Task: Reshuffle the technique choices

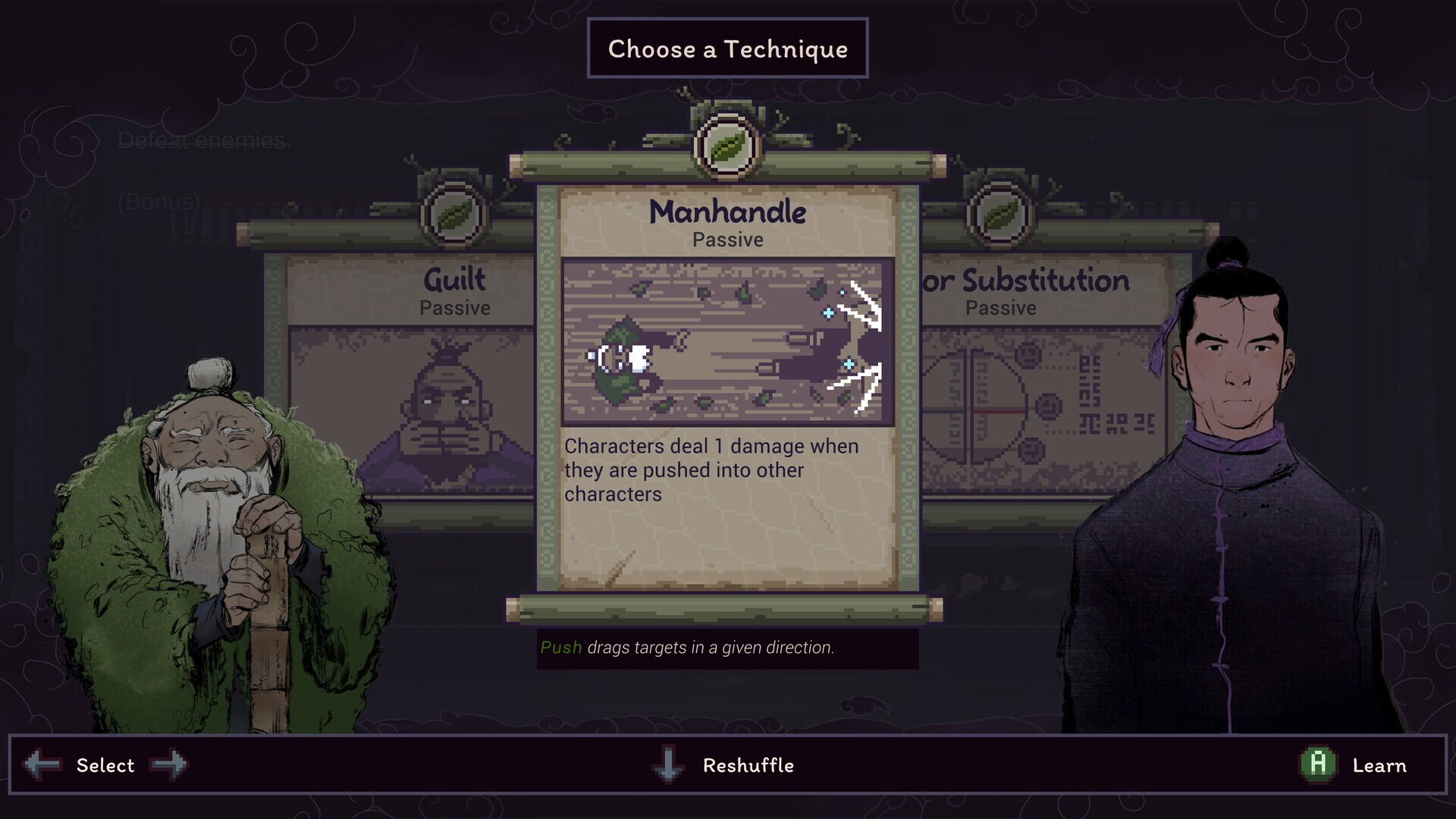Action: point(747,765)
